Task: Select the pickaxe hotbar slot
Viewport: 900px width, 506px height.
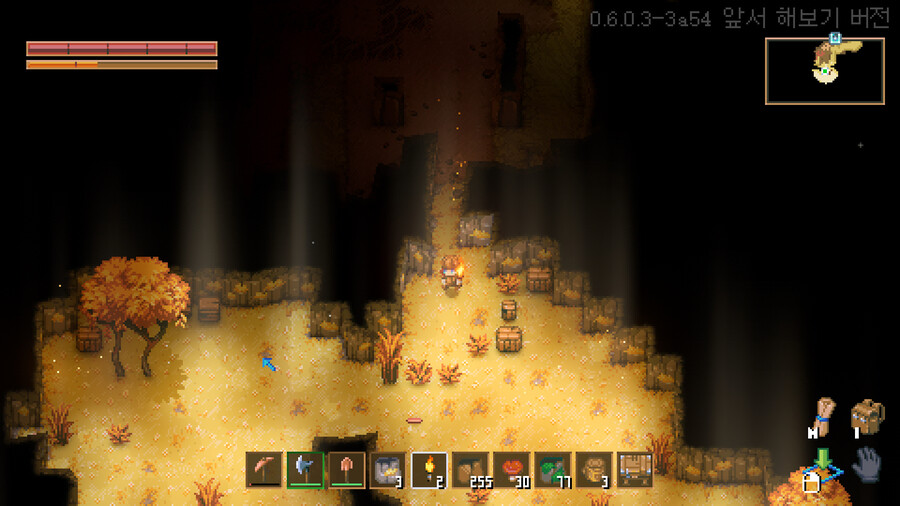Action: 265,469
